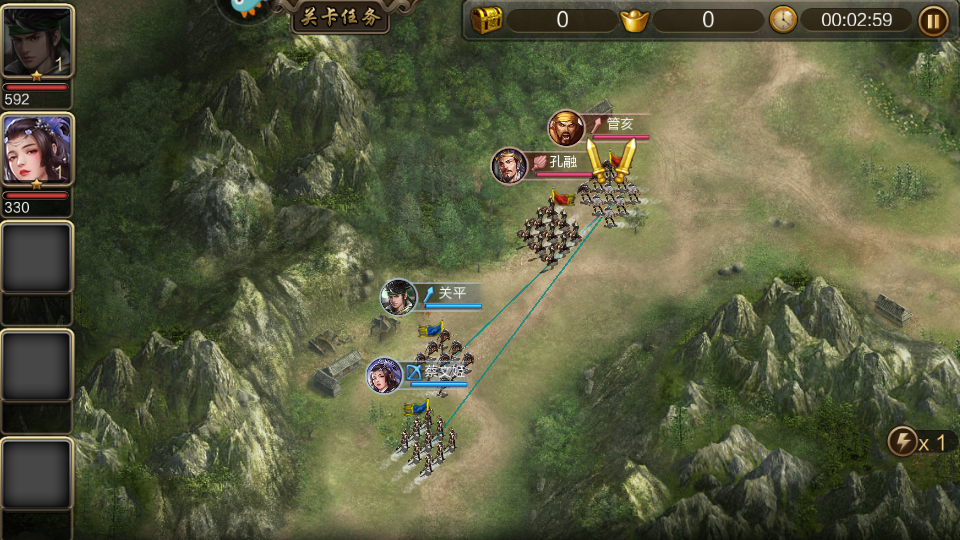960x540 pixels.
Task: Click the gold ingot currency icon
Action: [634, 20]
